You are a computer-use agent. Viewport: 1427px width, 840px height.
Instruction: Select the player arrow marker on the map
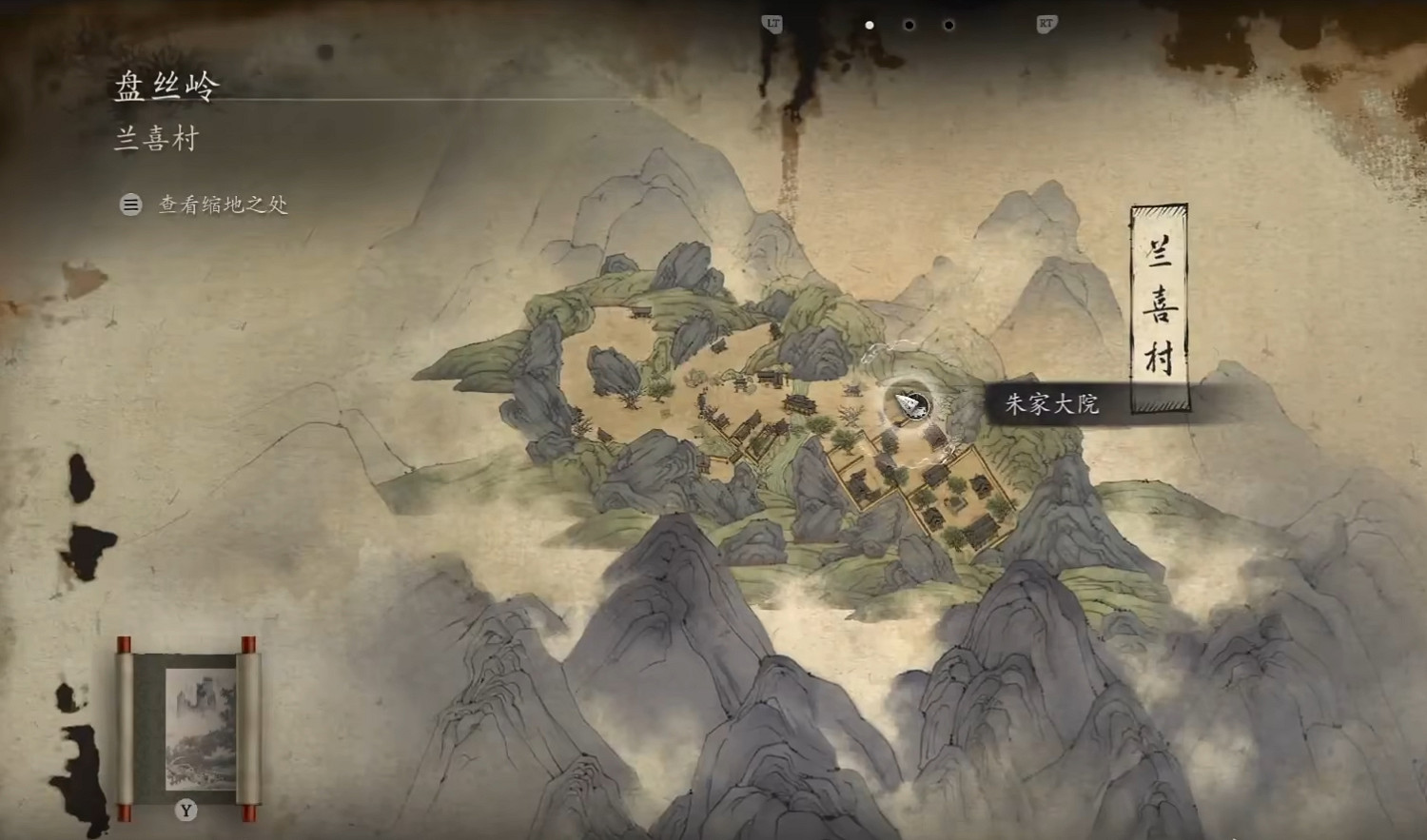tap(906, 401)
